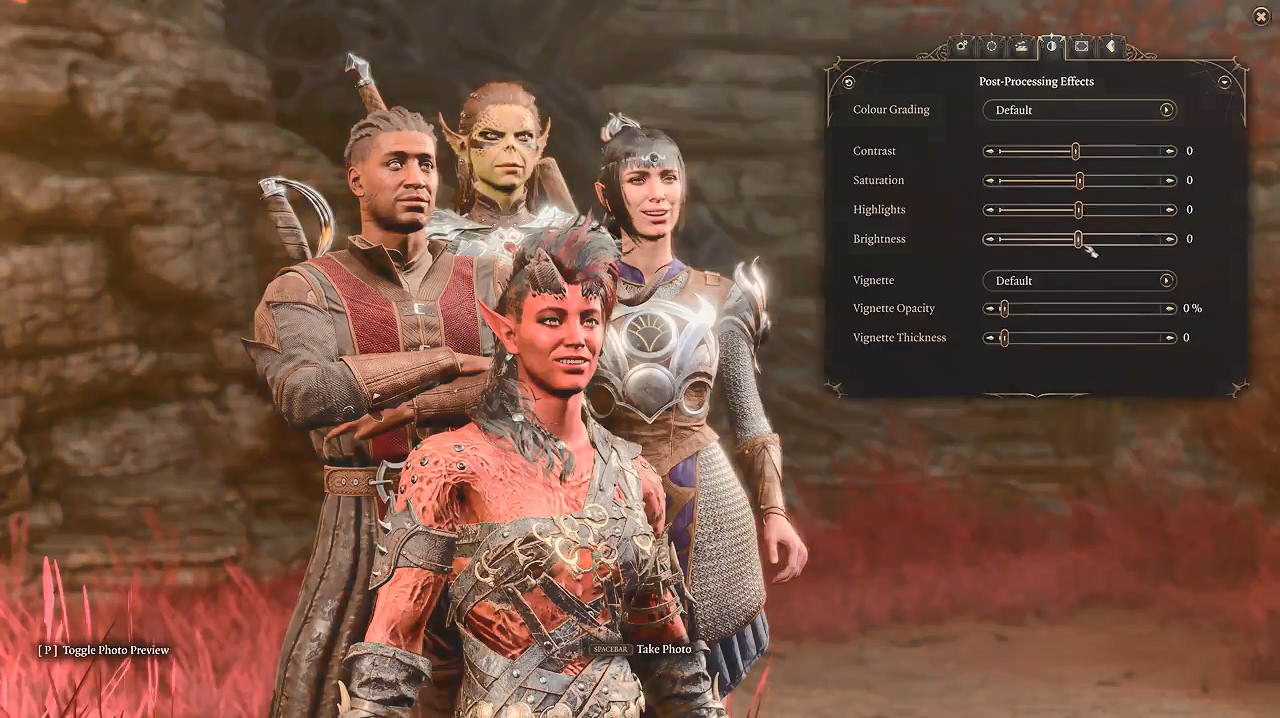Click the Brightness slider handle
The width and height of the screenshot is (1280, 718).
pyautogui.click(x=1078, y=239)
